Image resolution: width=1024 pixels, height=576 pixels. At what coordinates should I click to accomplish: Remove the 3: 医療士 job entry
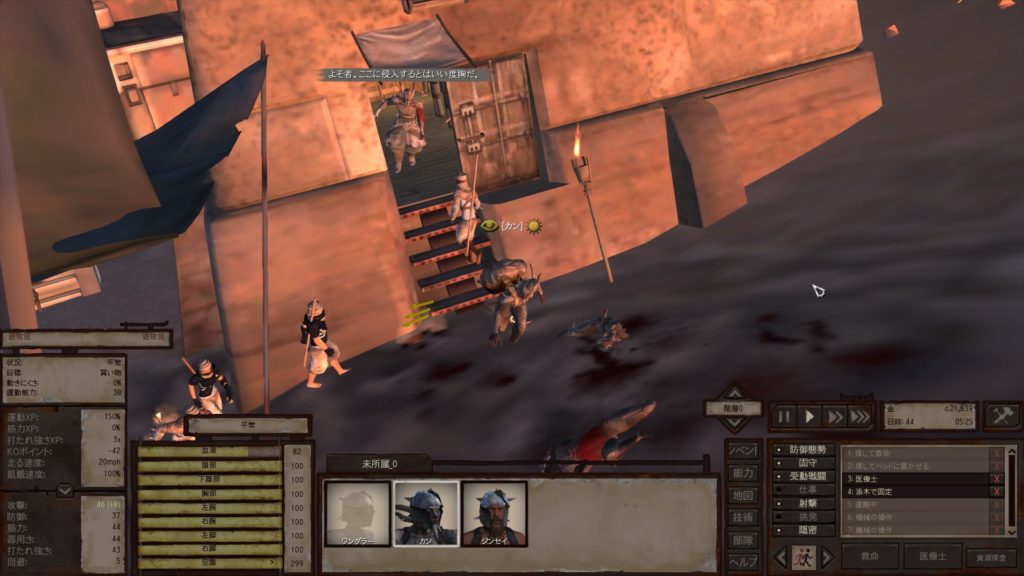[x=995, y=479]
